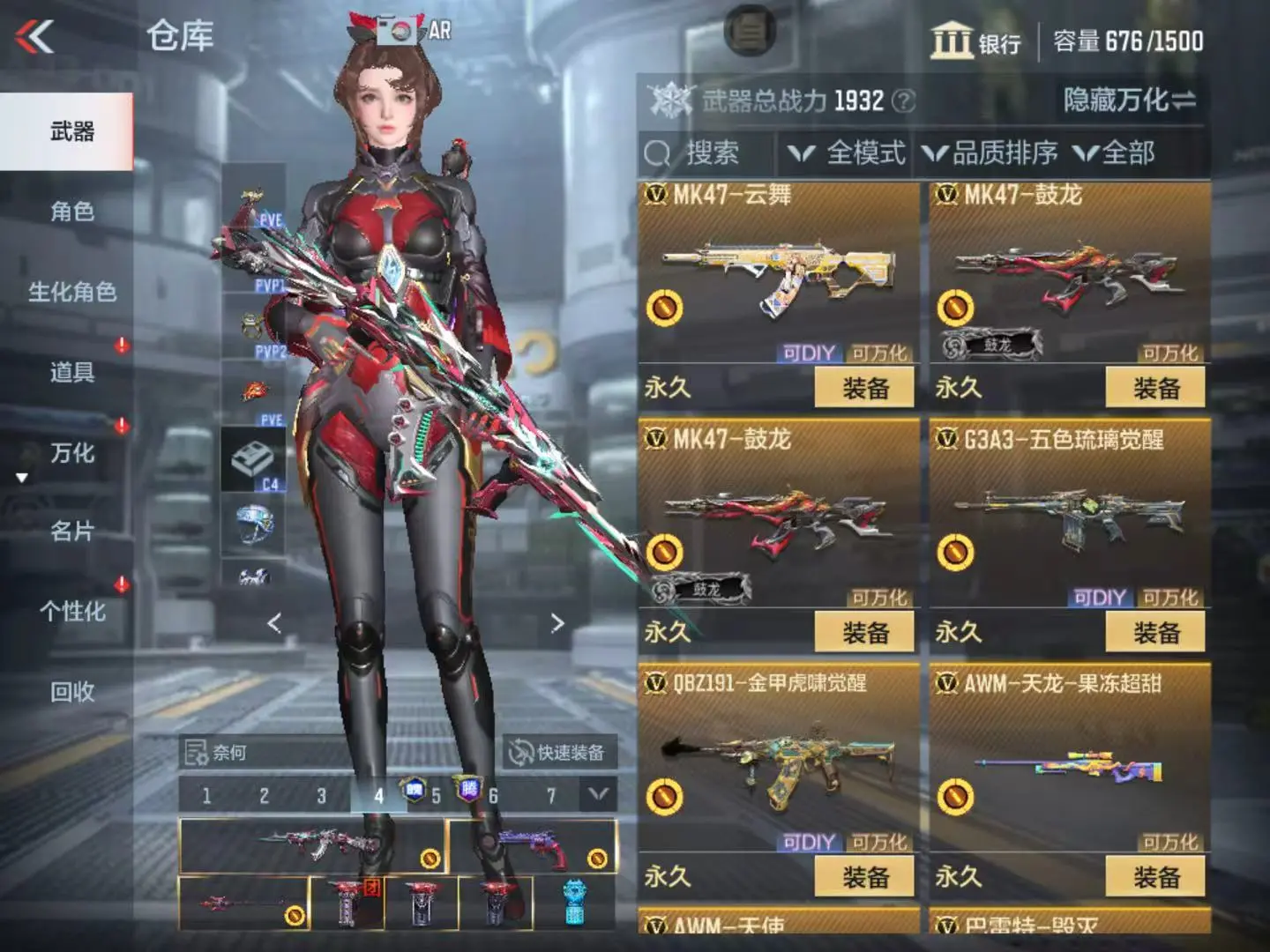Switch to the 角色 tab
1270x952 pixels.
point(71,212)
